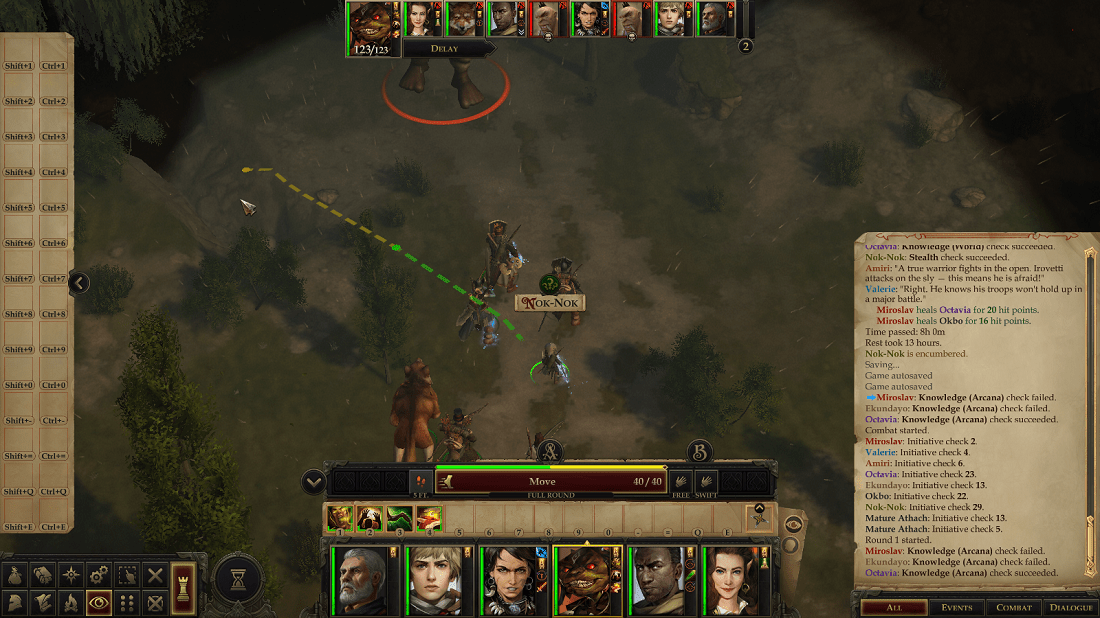The width and height of the screenshot is (1100, 618).
Task: Click the hourglass end turn button
Action: point(238,579)
